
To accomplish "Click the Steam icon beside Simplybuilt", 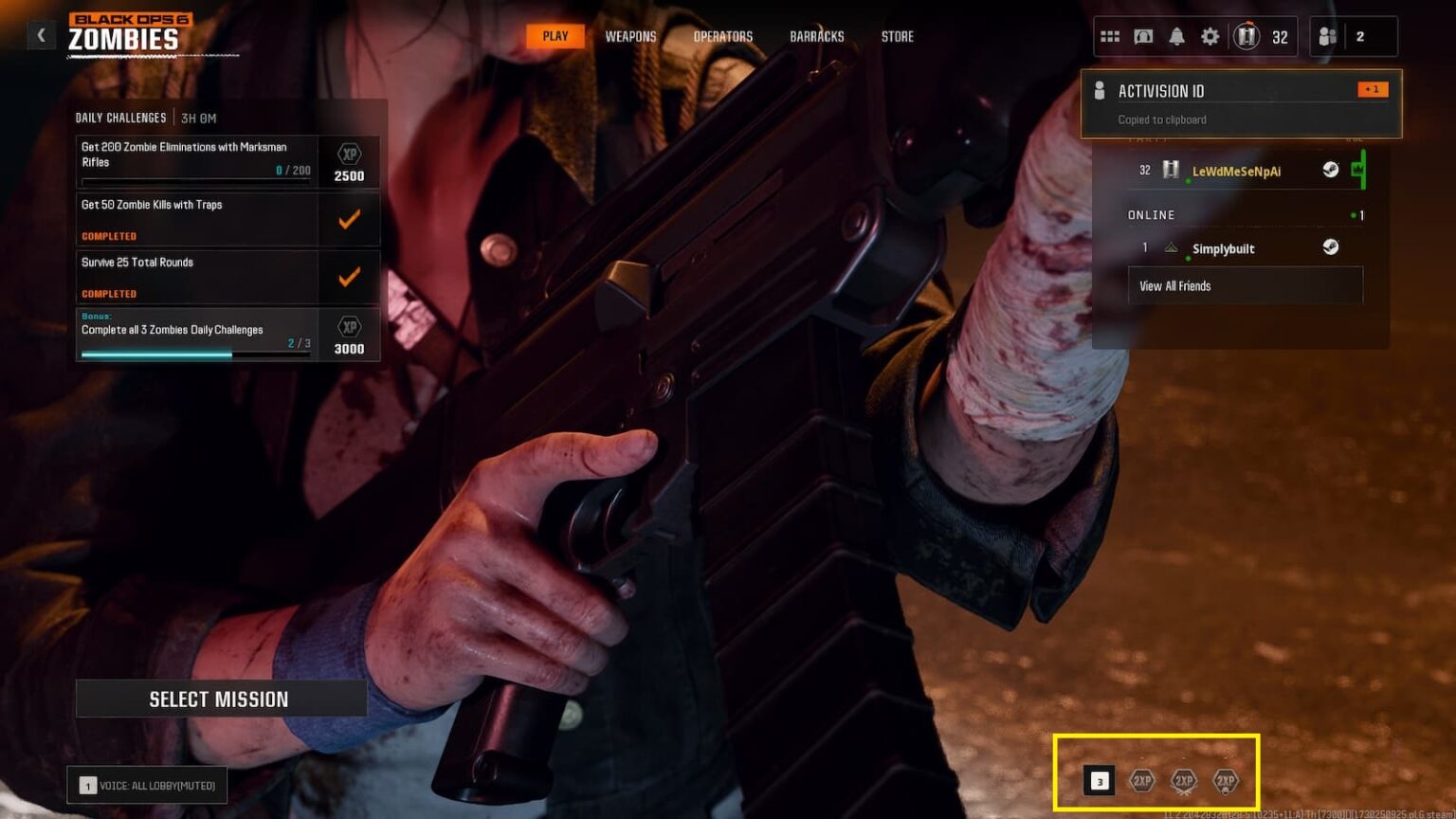I will point(1330,246).
